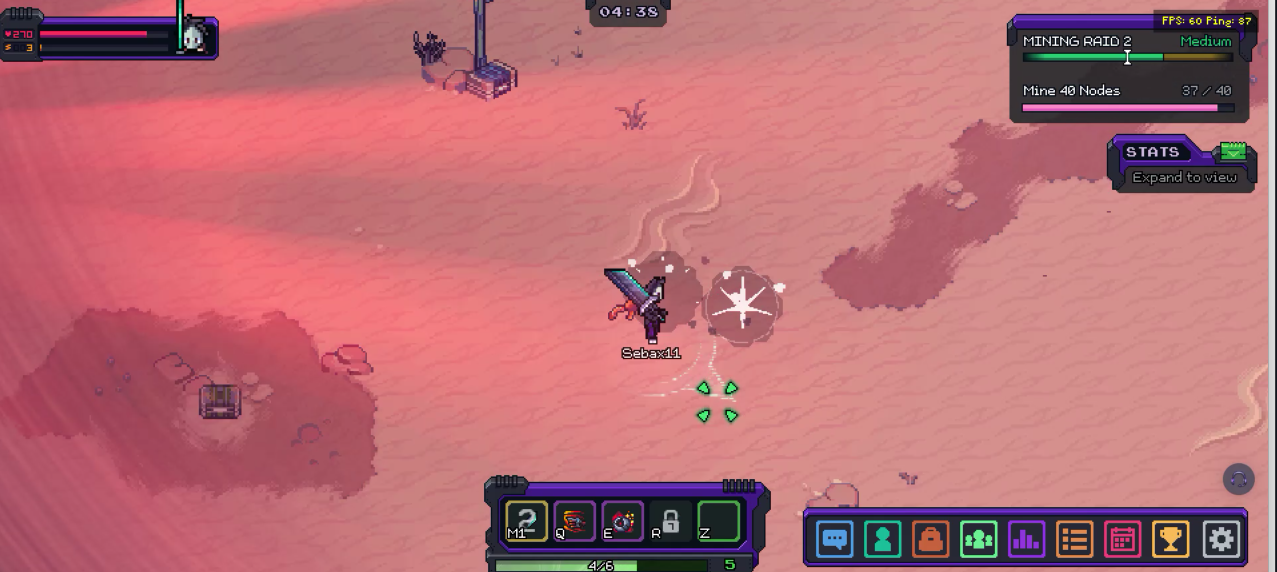Click the locked R ability slot

pos(670,521)
